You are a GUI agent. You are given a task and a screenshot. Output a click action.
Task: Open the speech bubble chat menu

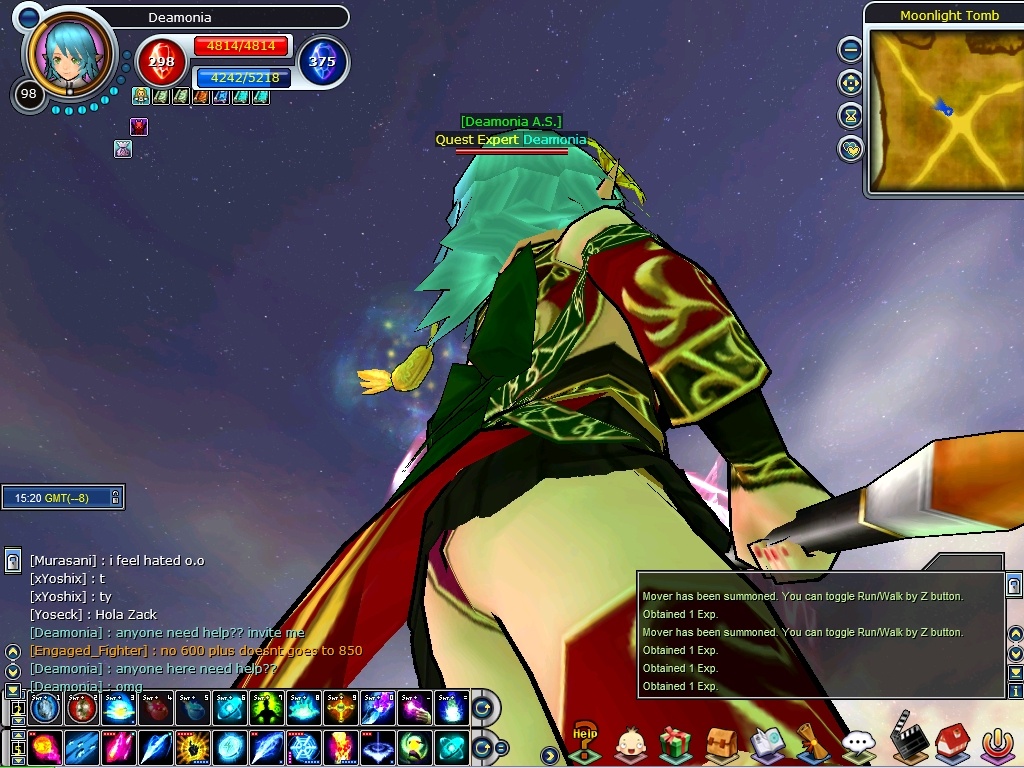pyautogui.click(x=858, y=744)
